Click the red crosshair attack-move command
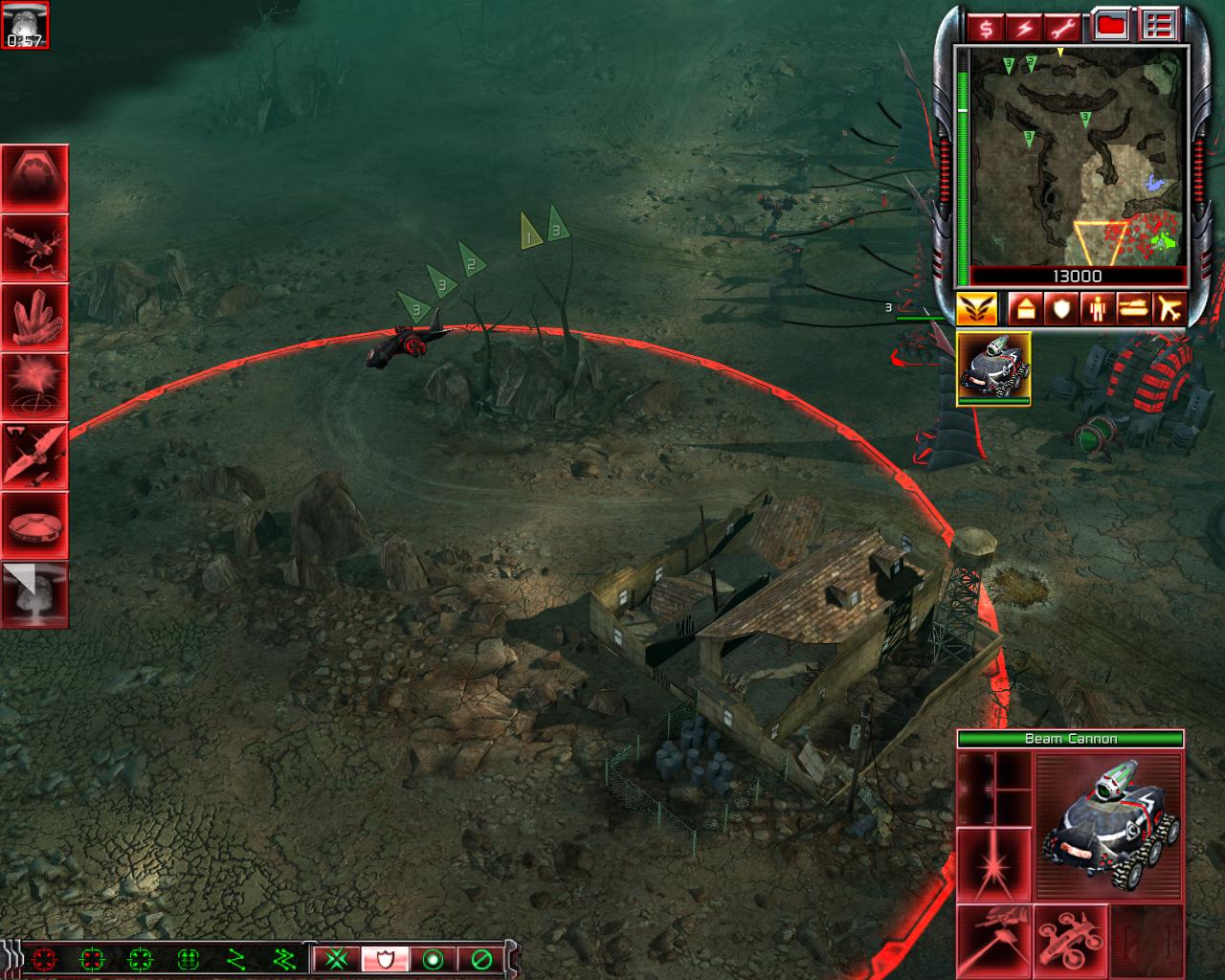Screen dimensions: 1225x980 [x=43, y=958]
